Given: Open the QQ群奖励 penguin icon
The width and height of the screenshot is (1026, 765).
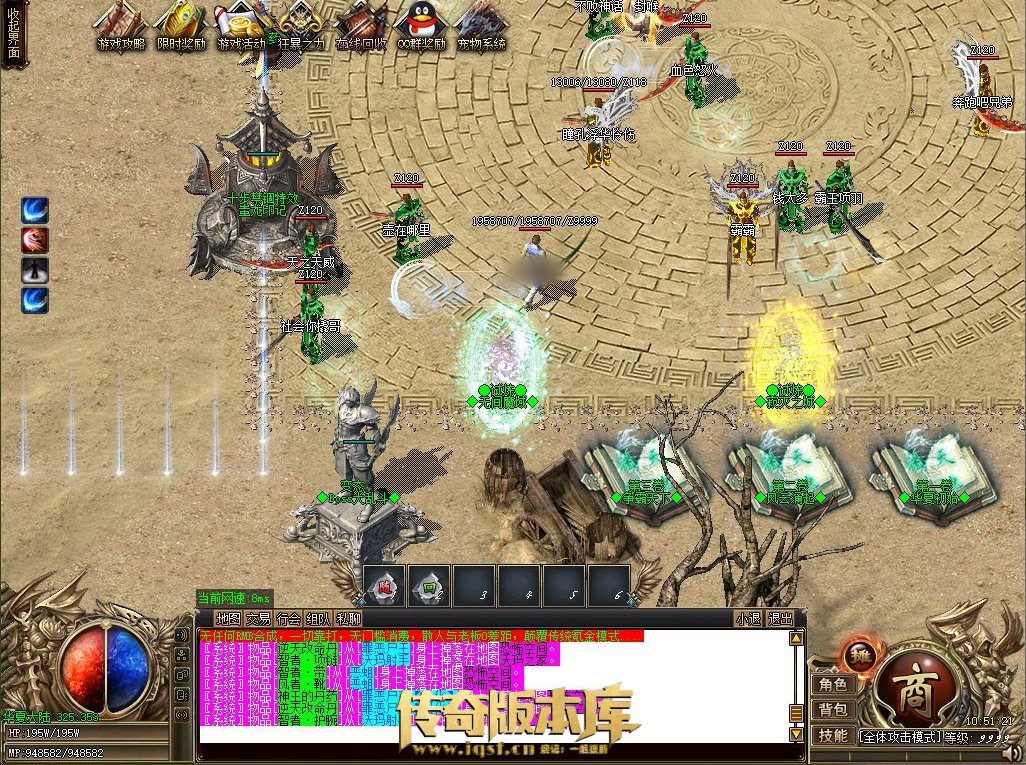Looking at the screenshot, I should click(421, 26).
